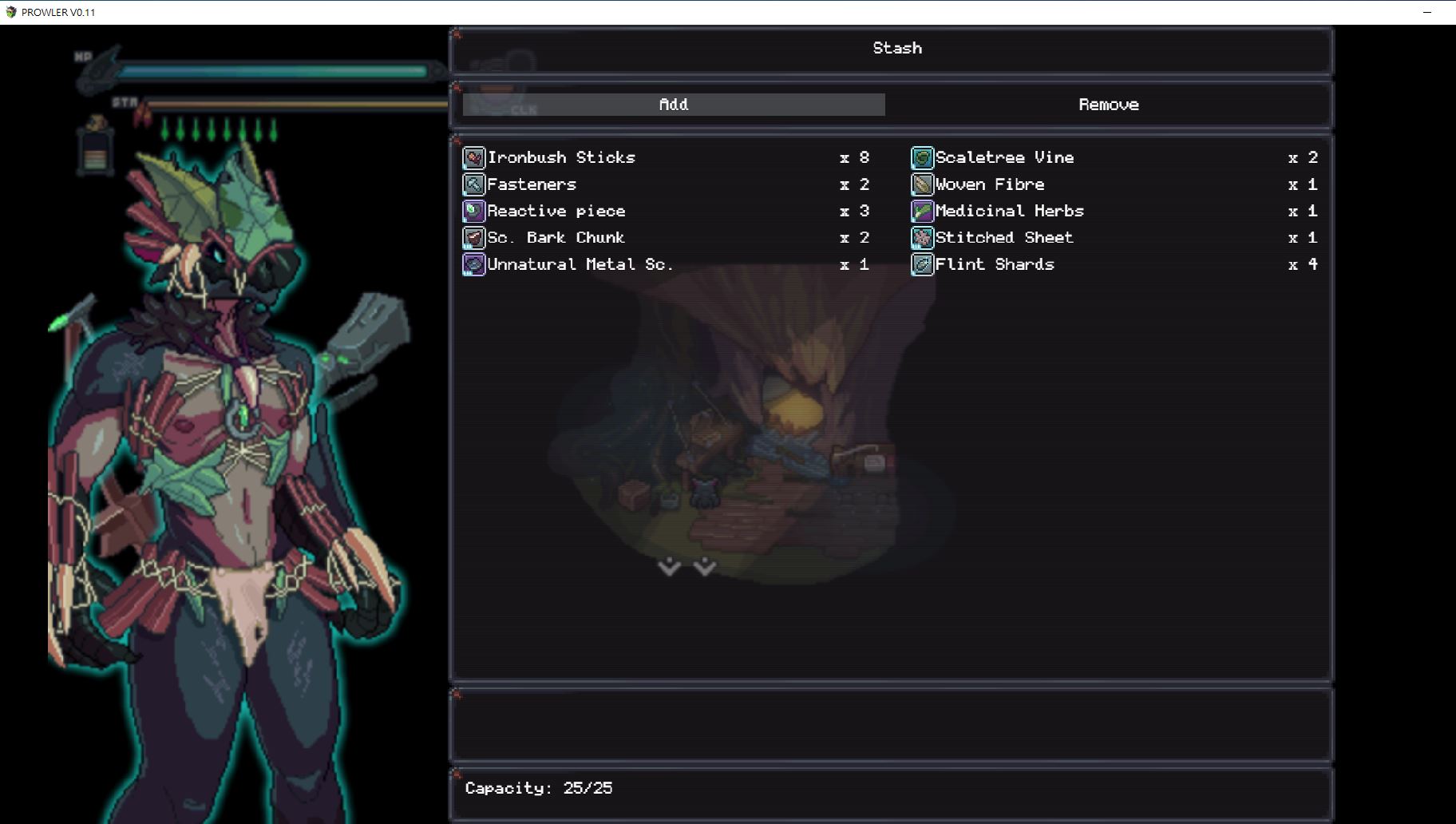This screenshot has width=1456, height=824.
Task: Select the Woven Fibre item
Action: (x=989, y=184)
